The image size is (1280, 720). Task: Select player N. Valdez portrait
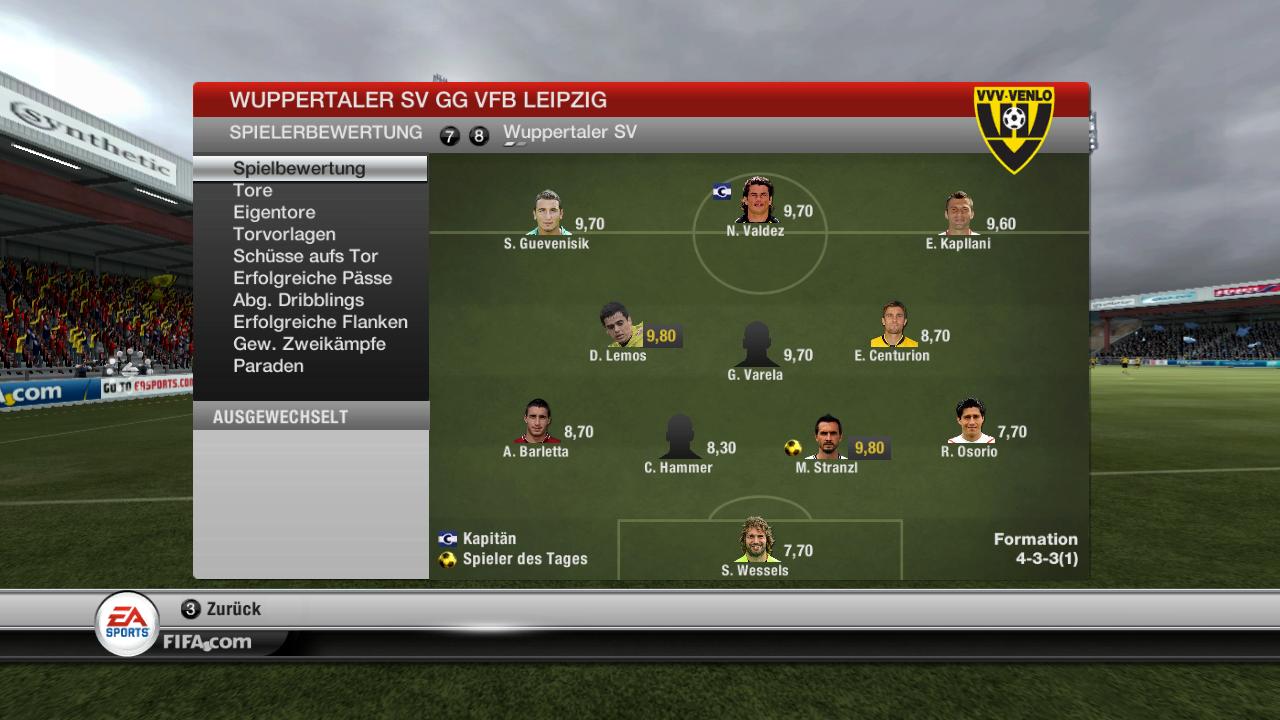coord(756,201)
